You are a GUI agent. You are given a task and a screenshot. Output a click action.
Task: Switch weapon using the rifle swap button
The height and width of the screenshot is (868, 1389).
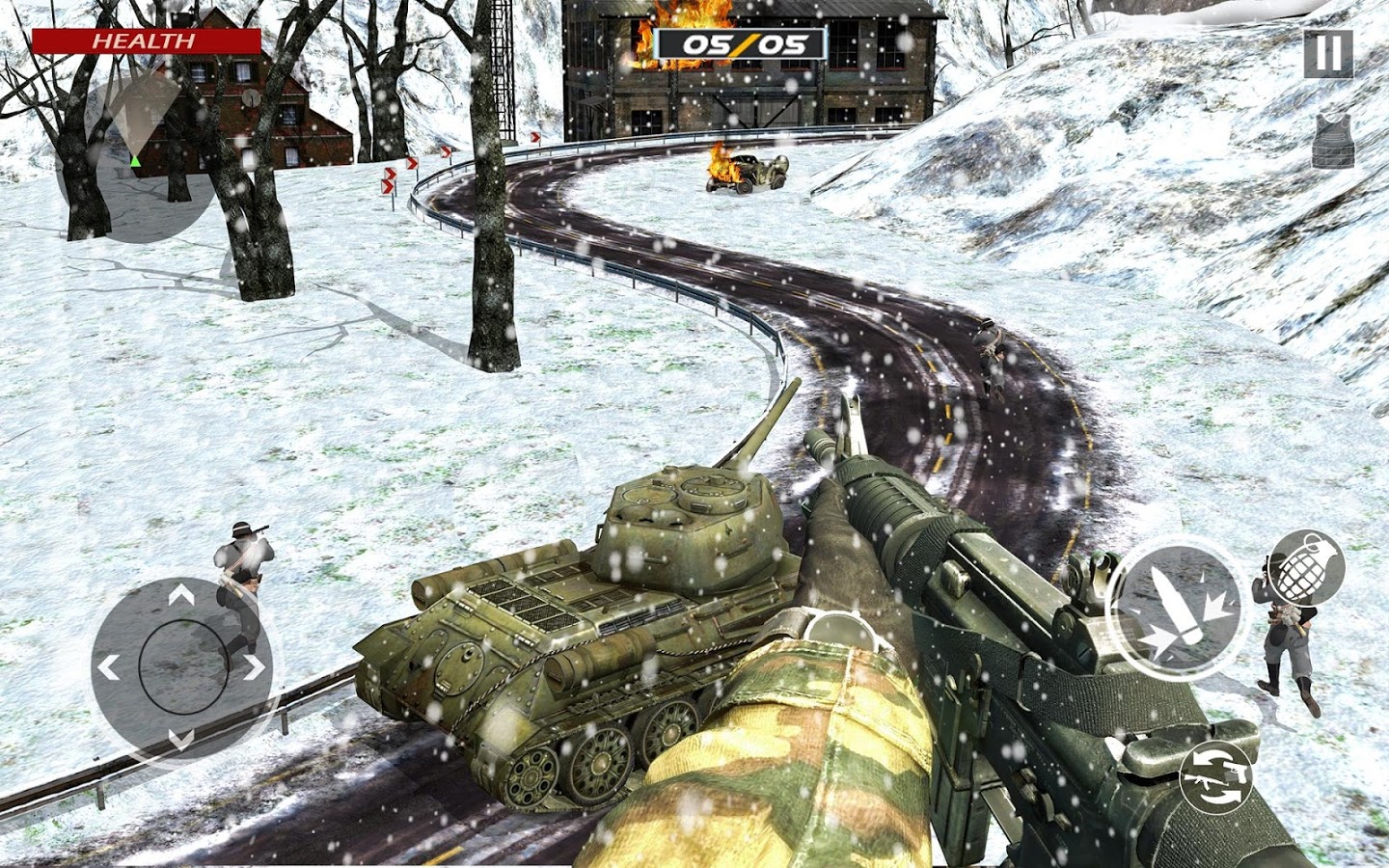click(x=1217, y=775)
